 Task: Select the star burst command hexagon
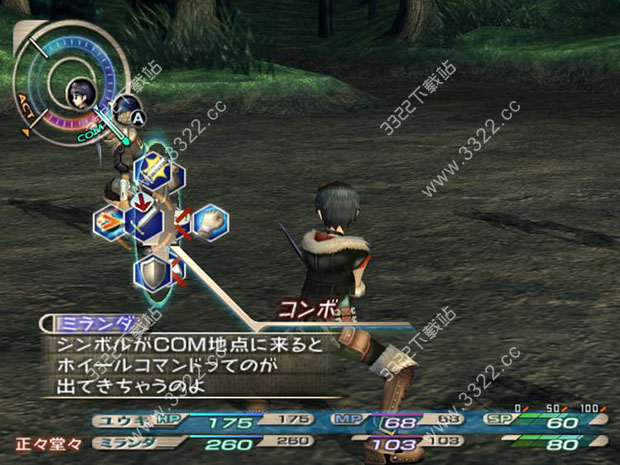[x=154, y=169]
